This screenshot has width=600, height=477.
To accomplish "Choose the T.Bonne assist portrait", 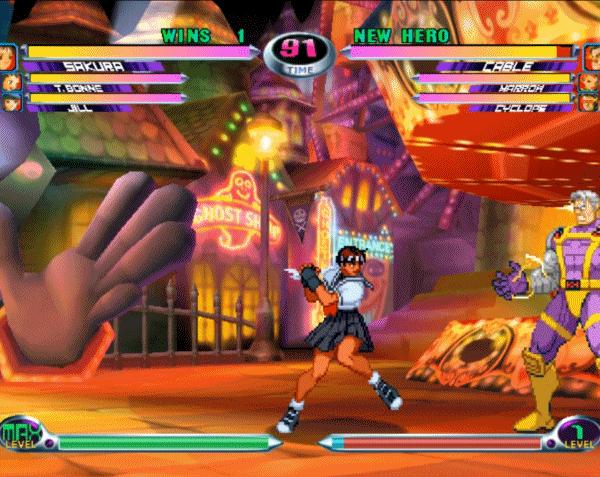I will tap(10, 80).
